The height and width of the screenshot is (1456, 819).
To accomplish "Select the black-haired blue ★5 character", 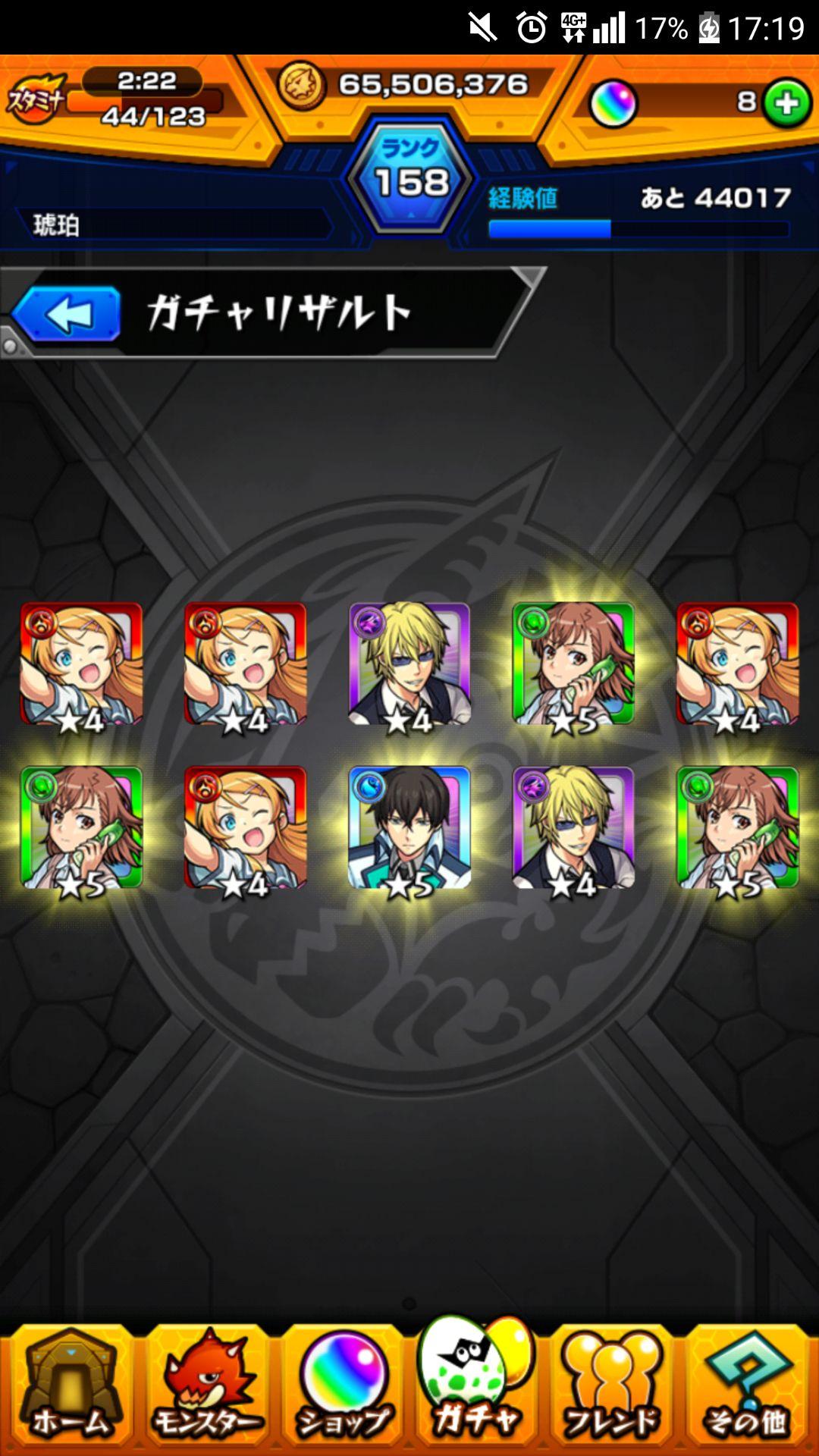I will point(409,828).
